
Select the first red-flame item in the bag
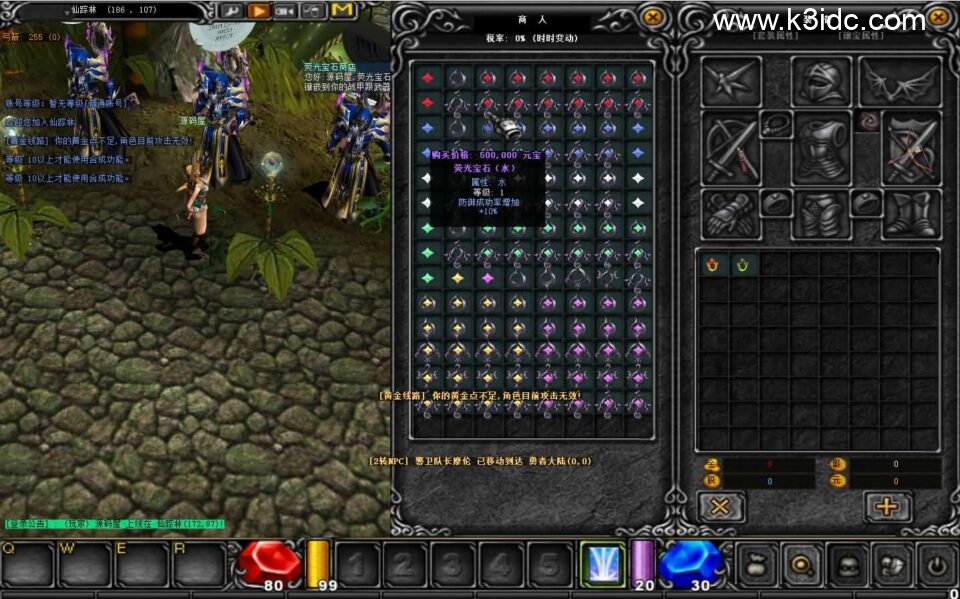pyautogui.click(x=710, y=265)
